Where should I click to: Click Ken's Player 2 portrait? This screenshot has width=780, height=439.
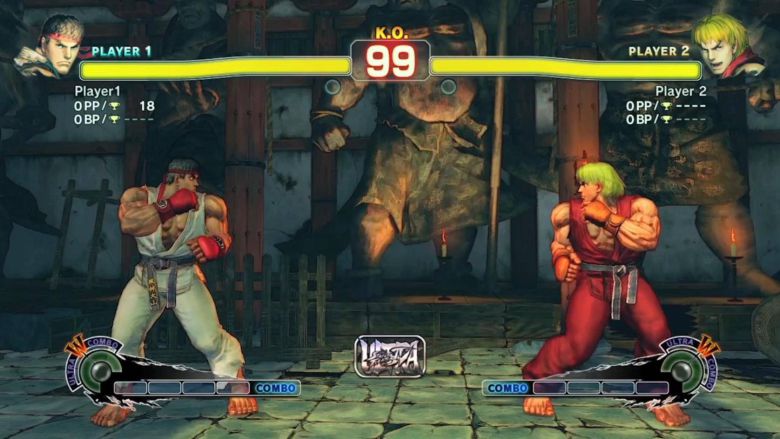tap(729, 46)
